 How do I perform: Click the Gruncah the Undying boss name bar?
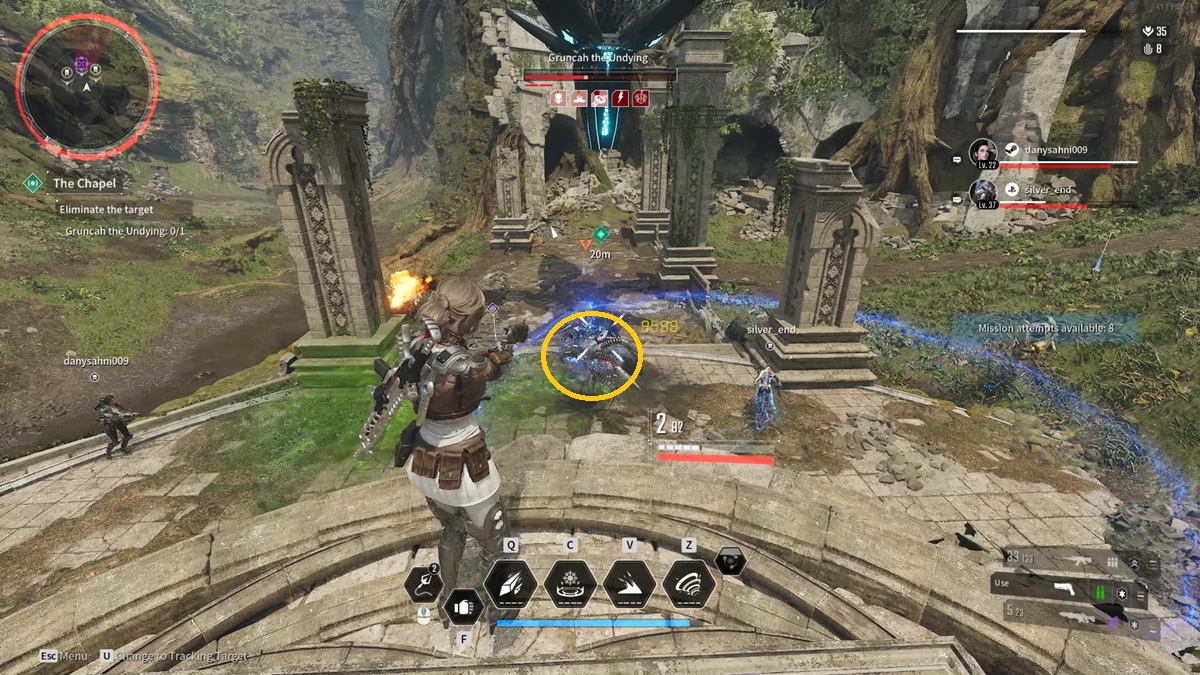[598, 58]
